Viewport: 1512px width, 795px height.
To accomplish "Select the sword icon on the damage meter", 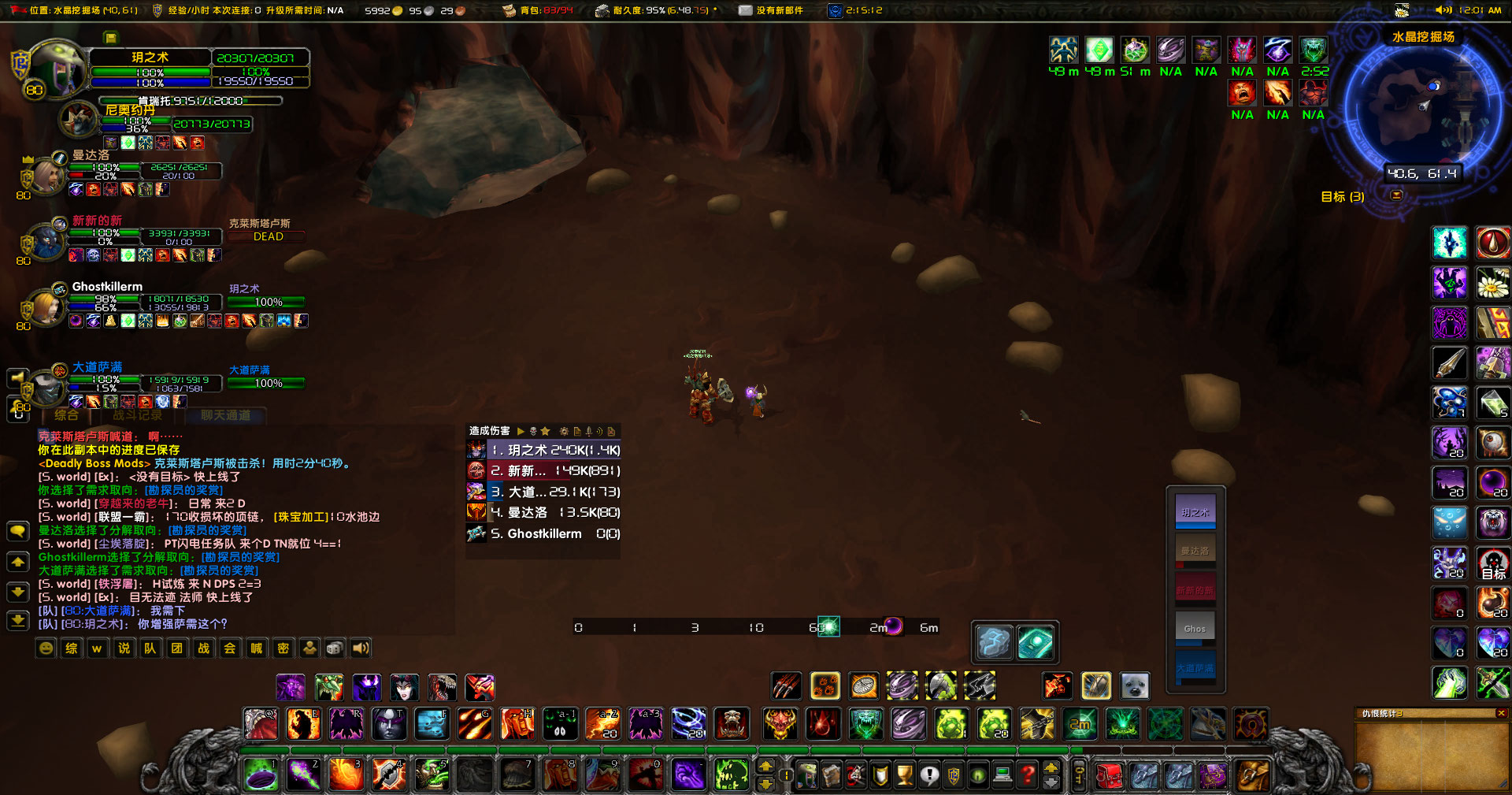I will [588, 432].
